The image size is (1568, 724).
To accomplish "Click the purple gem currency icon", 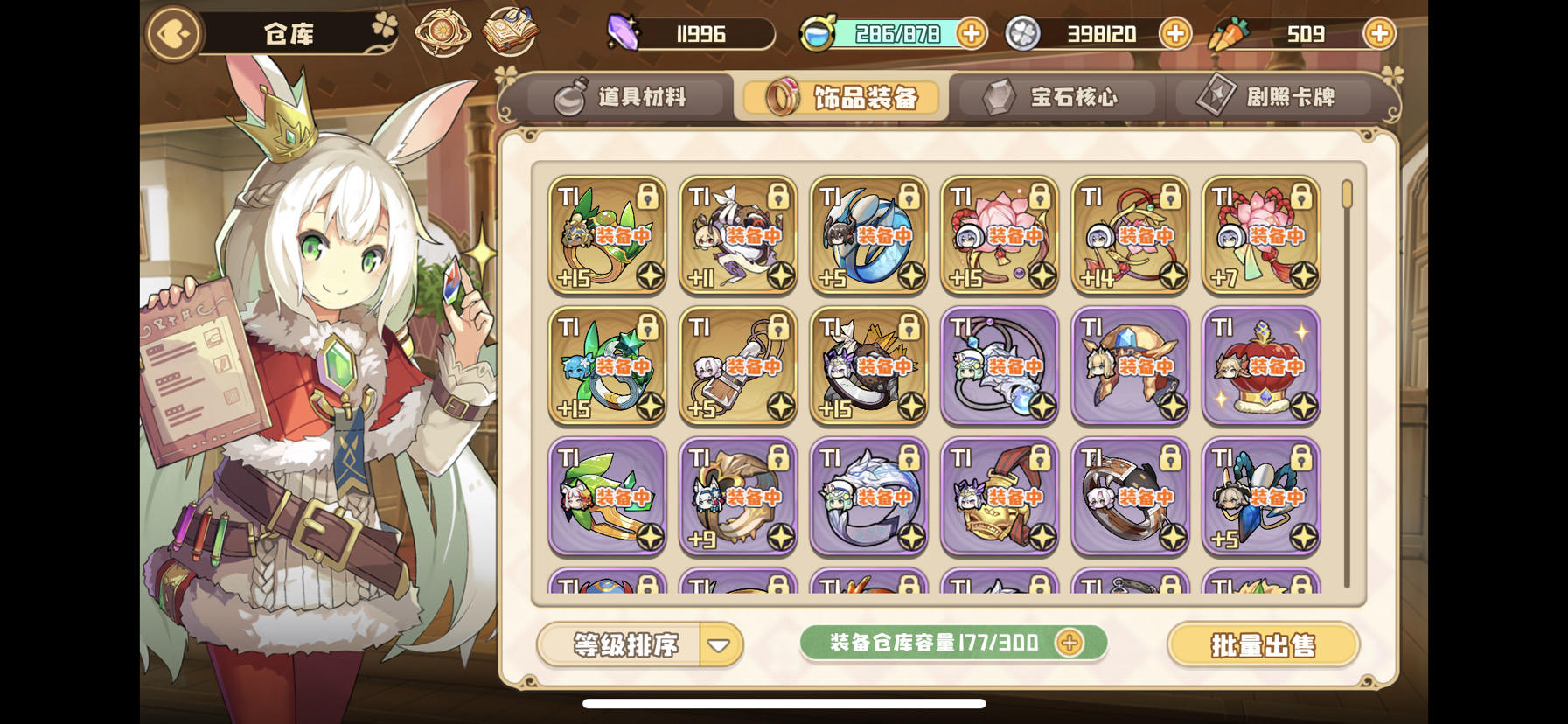I will point(623,33).
